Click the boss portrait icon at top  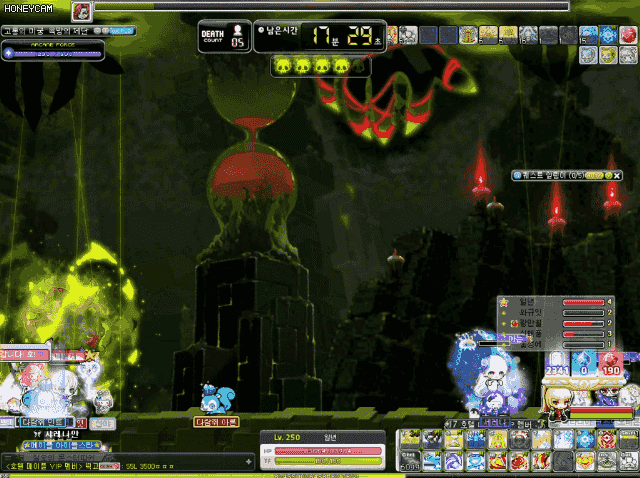82,11
